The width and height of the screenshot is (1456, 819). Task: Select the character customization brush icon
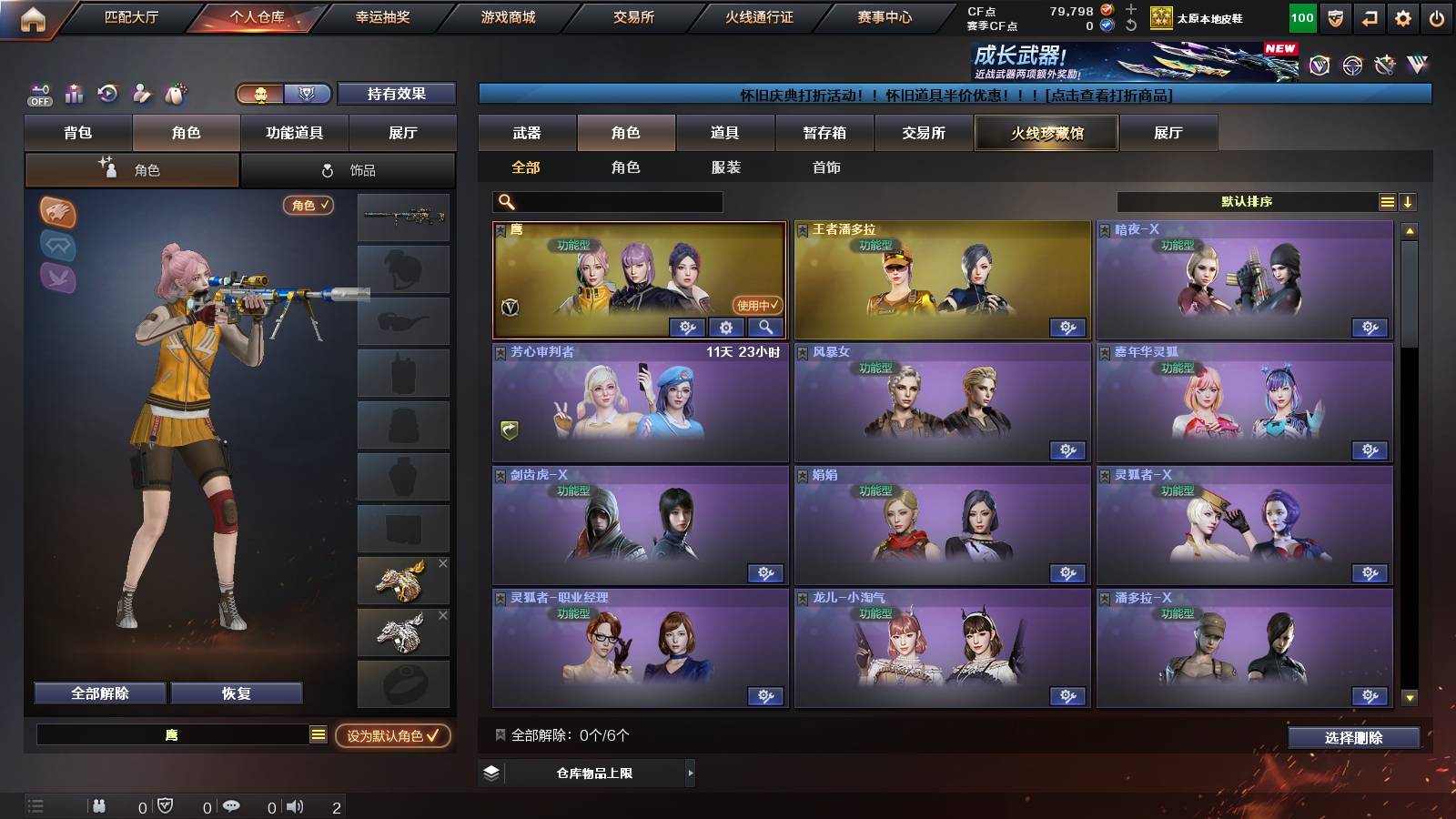pos(141,94)
